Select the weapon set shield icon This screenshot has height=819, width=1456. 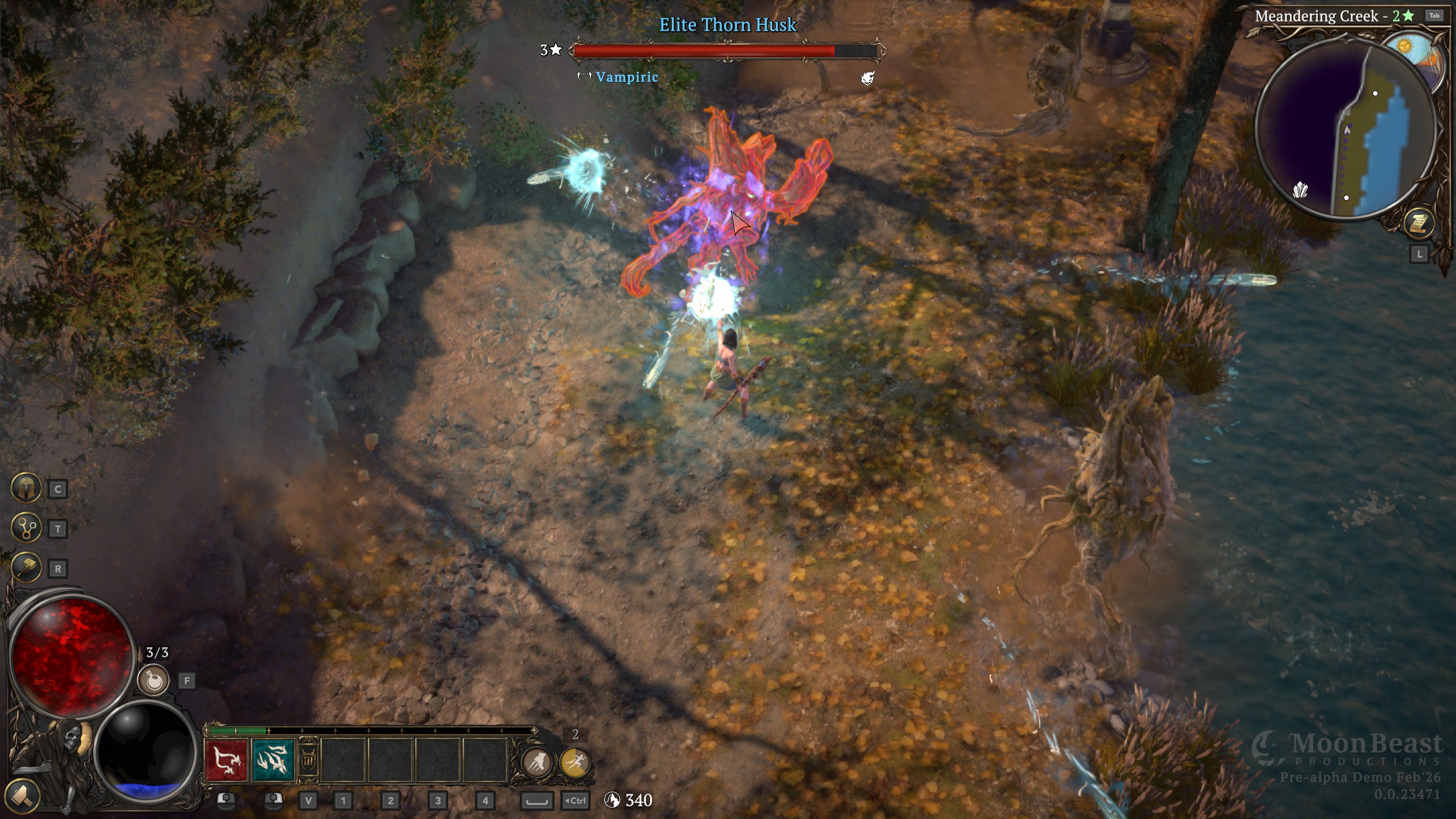pyautogui.click(x=308, y=761)
